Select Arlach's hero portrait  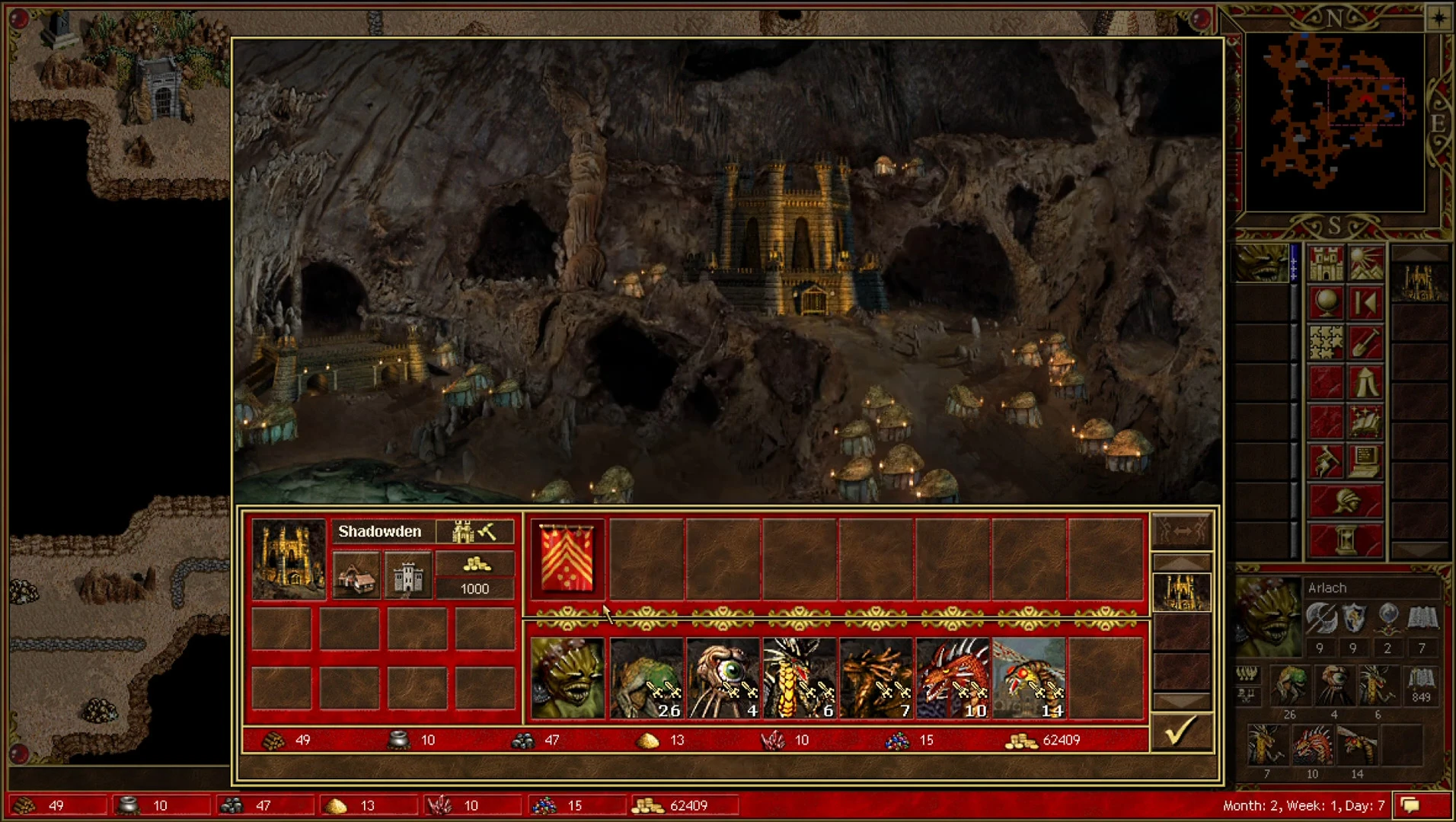(x=1272, y=616)
